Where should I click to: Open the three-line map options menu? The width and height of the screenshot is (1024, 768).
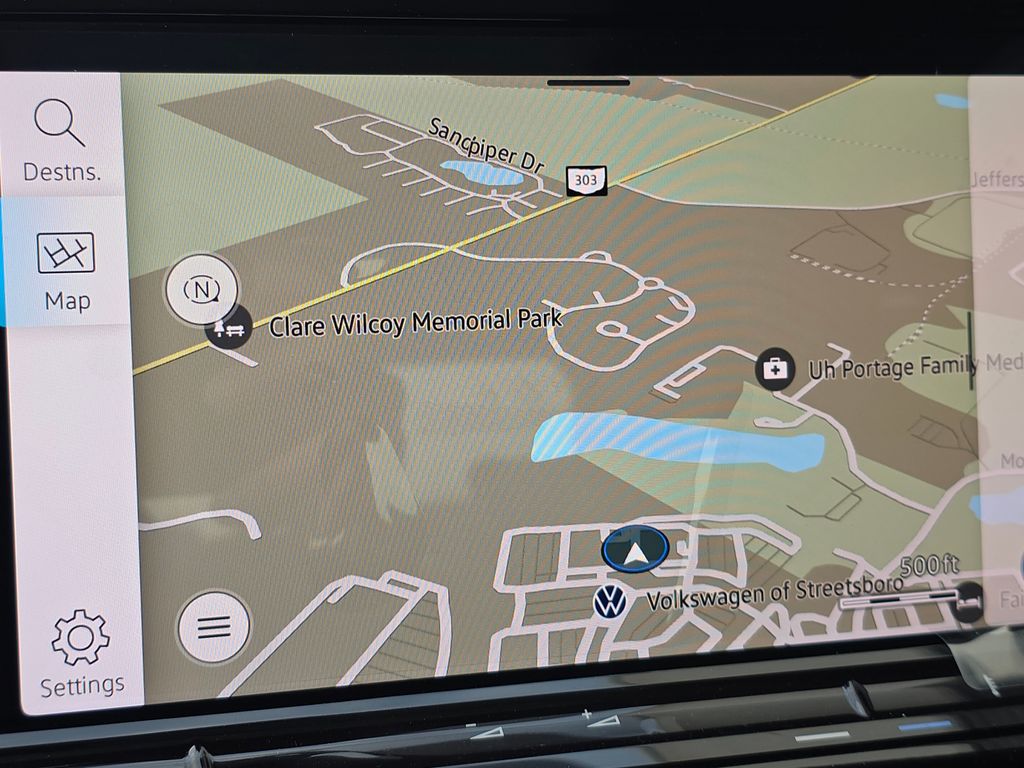(213, 627)
